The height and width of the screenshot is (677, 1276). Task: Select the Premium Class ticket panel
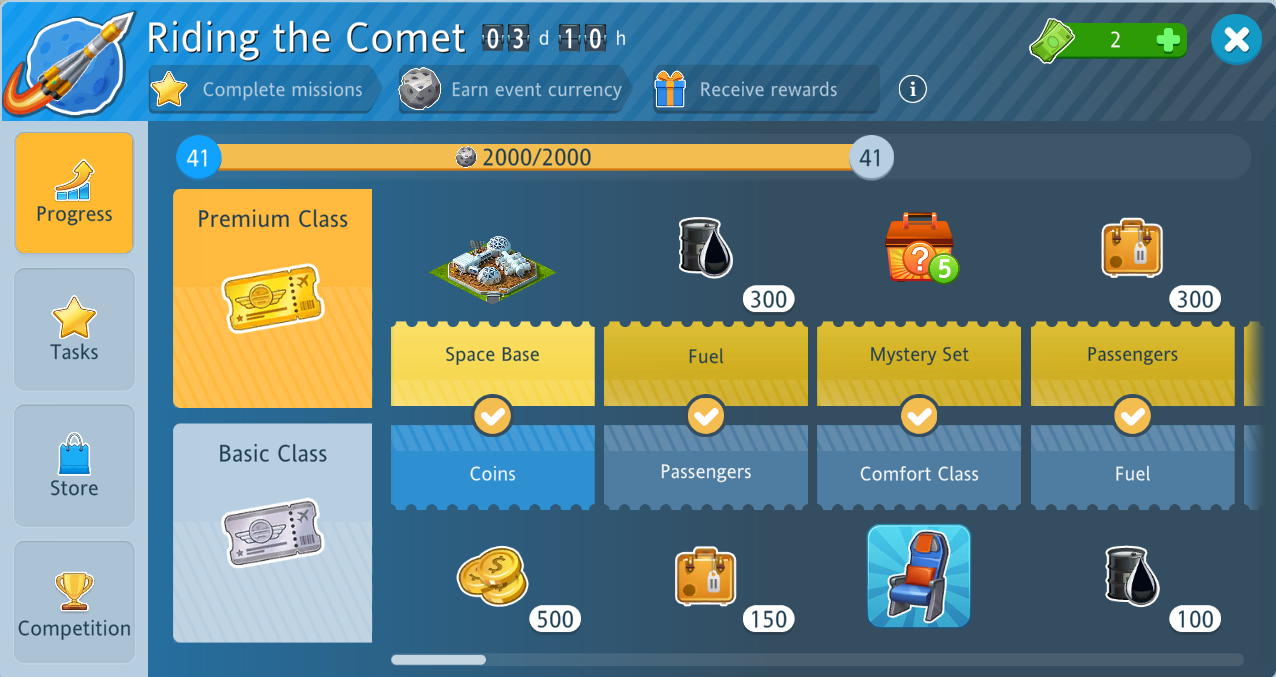pos(272,298)
